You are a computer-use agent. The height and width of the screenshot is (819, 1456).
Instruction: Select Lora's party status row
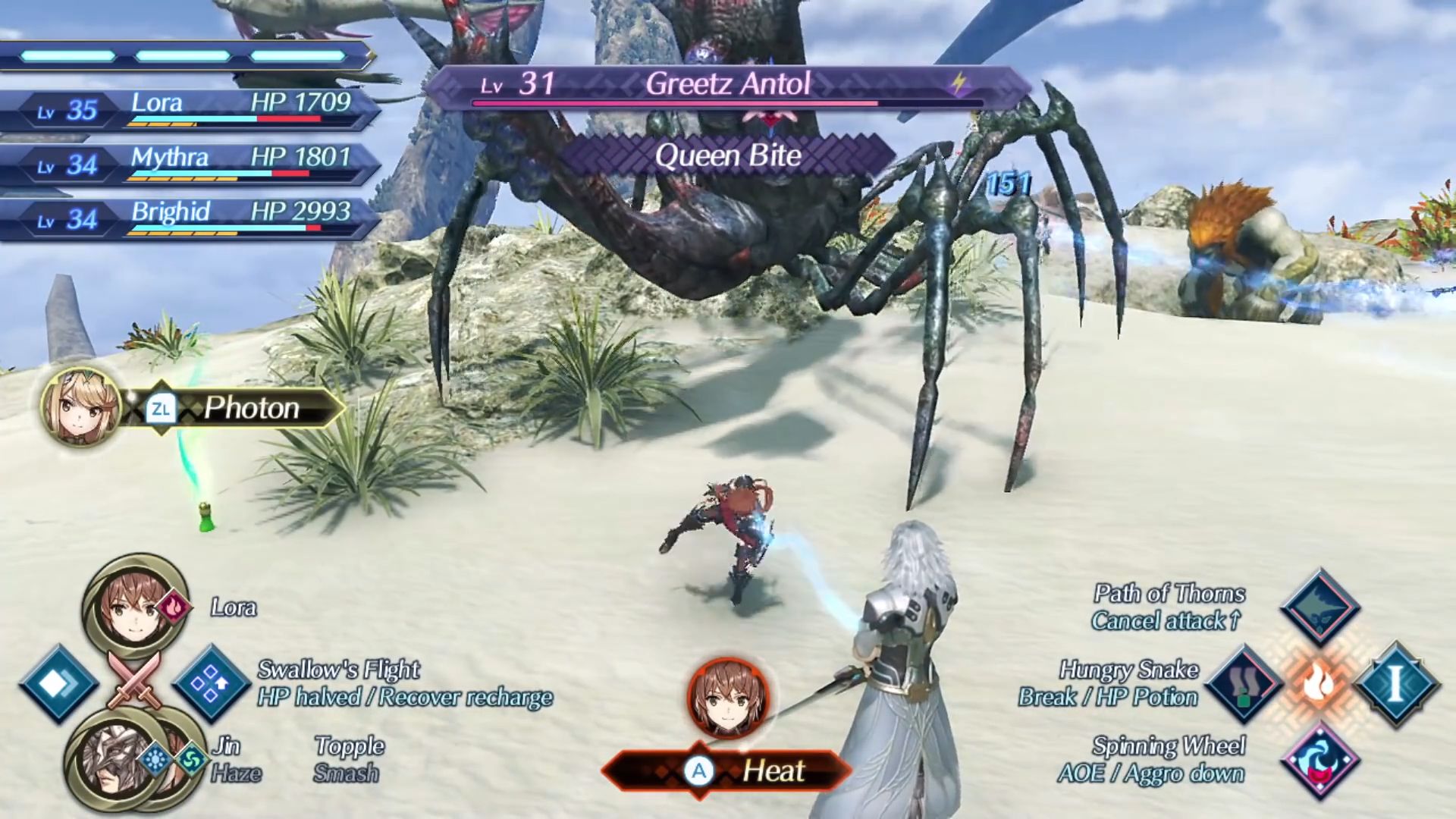190,109
